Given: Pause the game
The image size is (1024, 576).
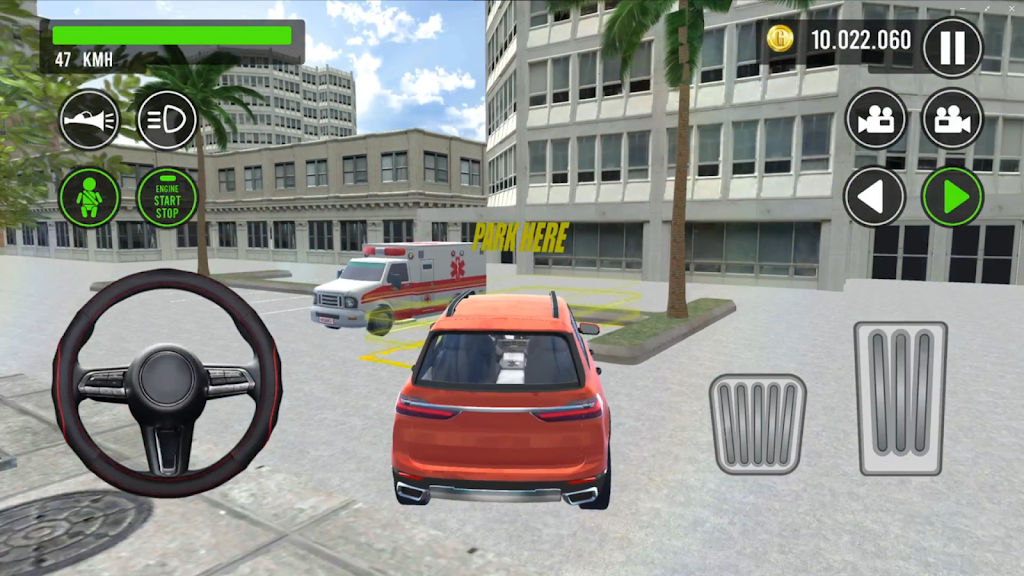Looking at the screenshot, I should tap(952, 47).
